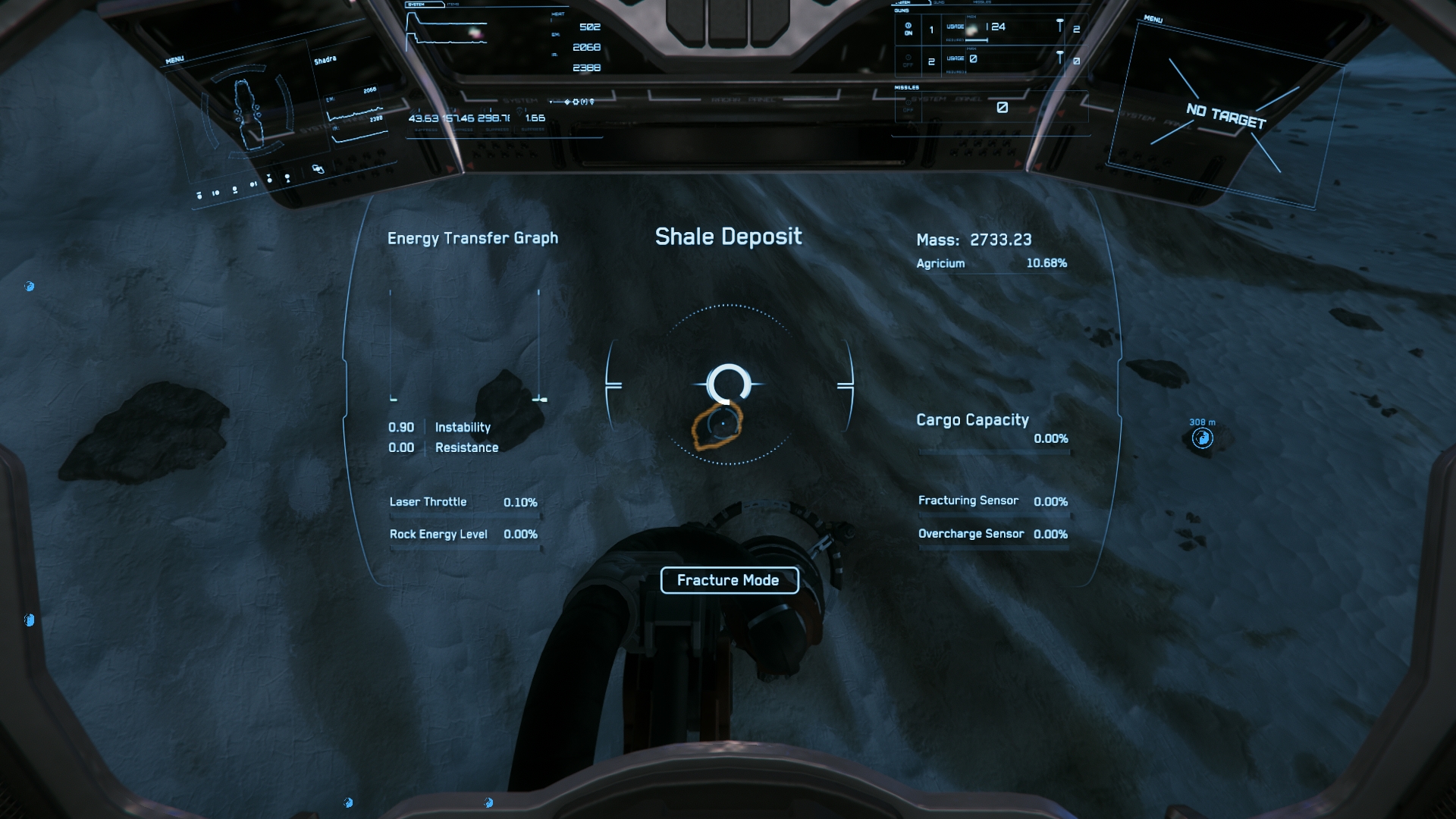The height and width of the screenshot is (819, 1456).
Task: Toggle gun group 1 power ON switch
Action: [908, 29]
